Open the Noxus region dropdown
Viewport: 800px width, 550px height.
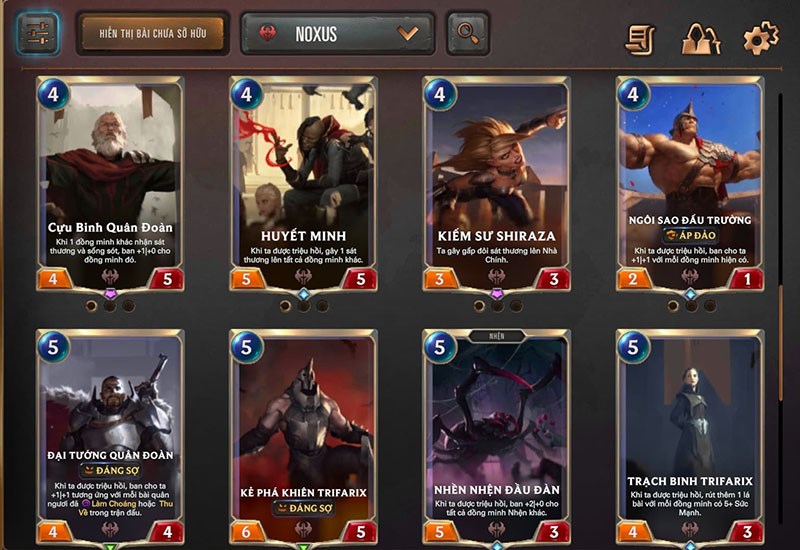(338, 33)
